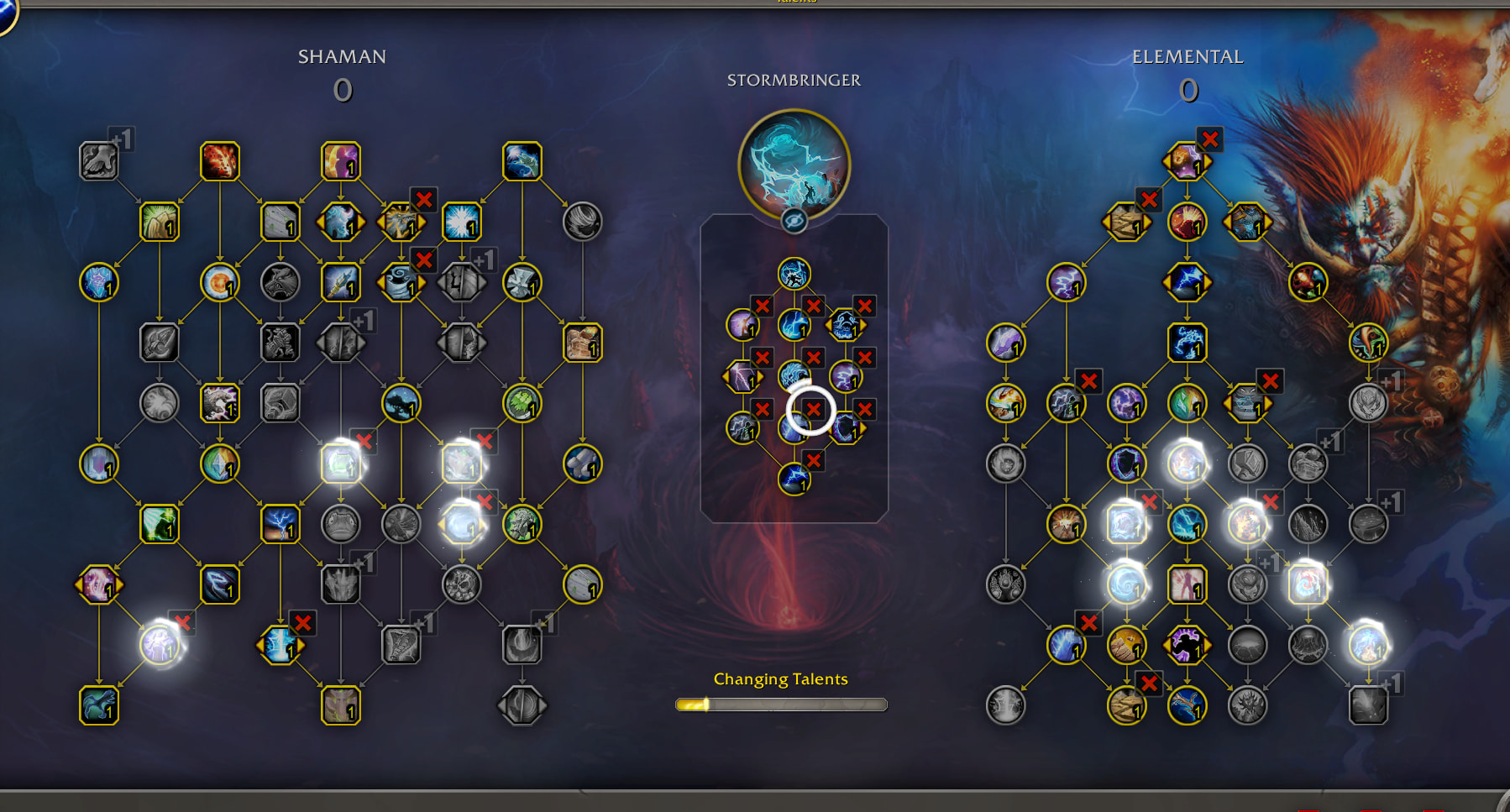The height and width of the screenshot is (812, 1510).
Task: Select the greyed-out frog Hex talent
Action: coord(340,524)
